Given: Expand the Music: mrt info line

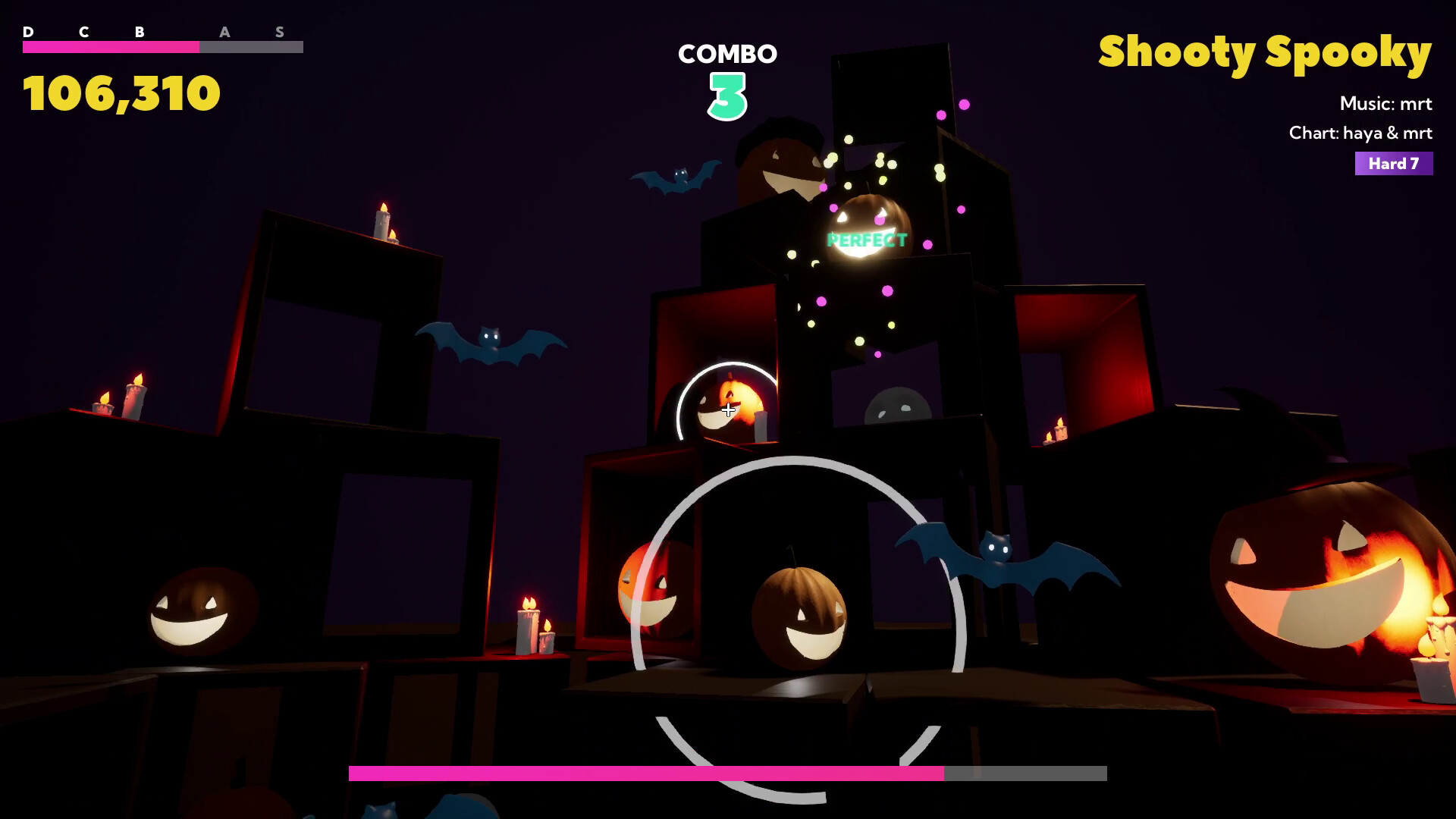Looking at the screenshot, I should (x=1386, y=104).
